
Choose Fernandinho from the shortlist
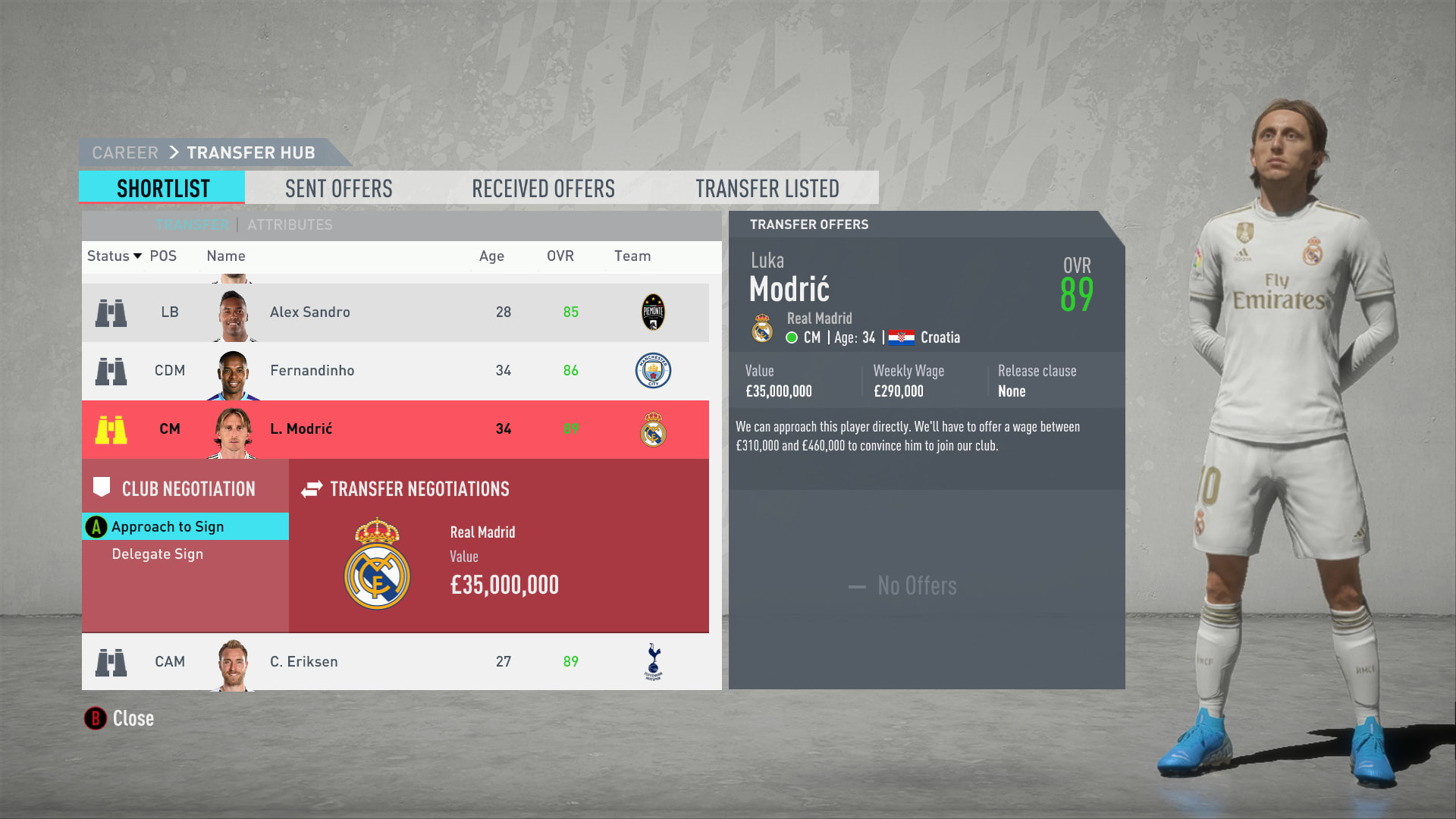pyautogui.click(x=394, y=371)
